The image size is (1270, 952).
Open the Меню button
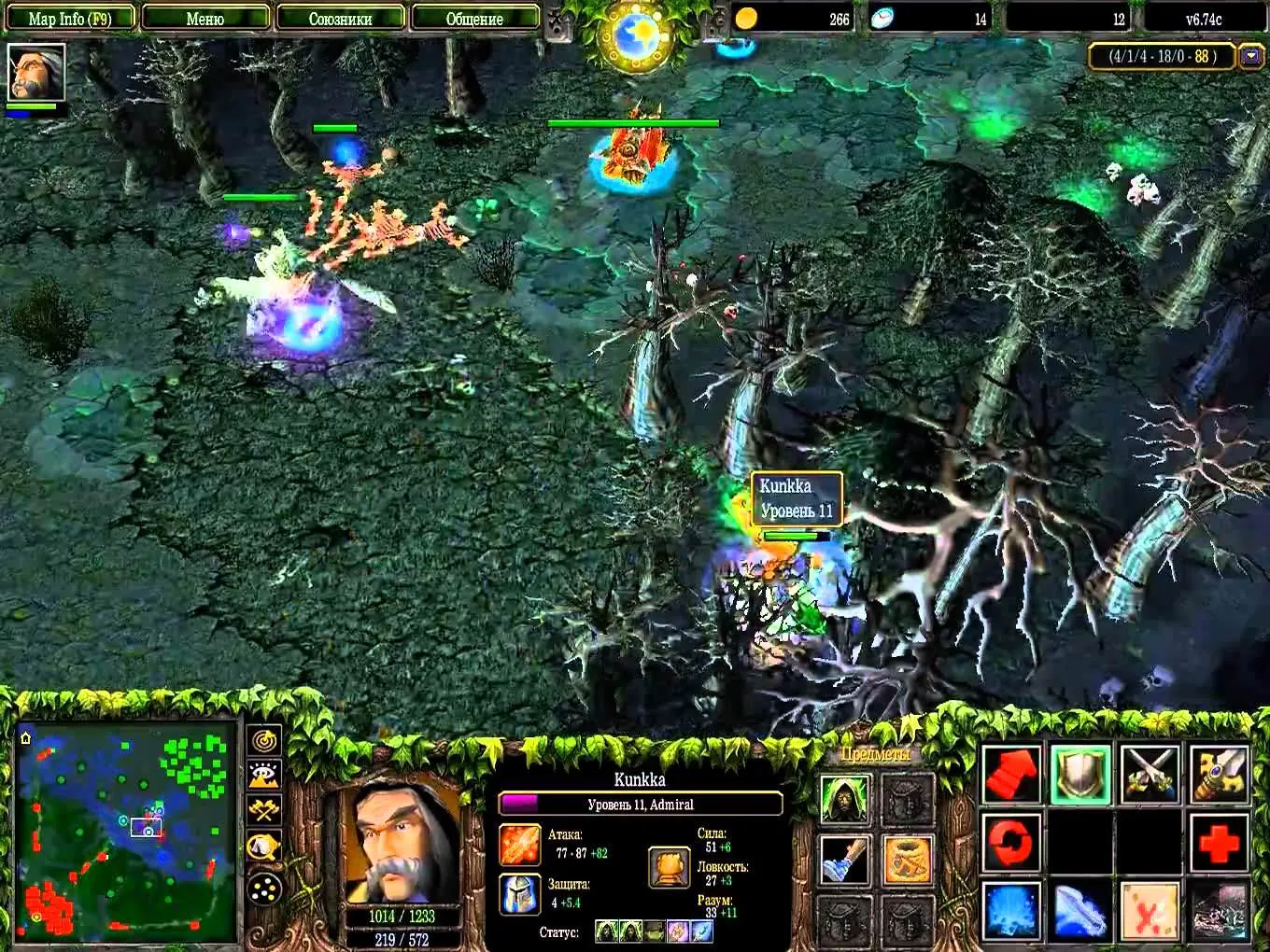[x=205, y=19]
